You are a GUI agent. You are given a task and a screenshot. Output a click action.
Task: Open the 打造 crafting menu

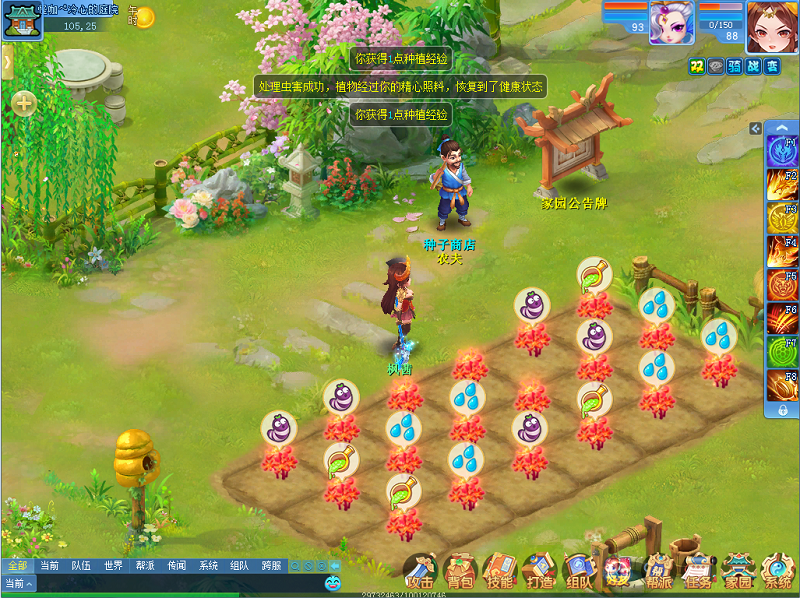coord(538,572)
